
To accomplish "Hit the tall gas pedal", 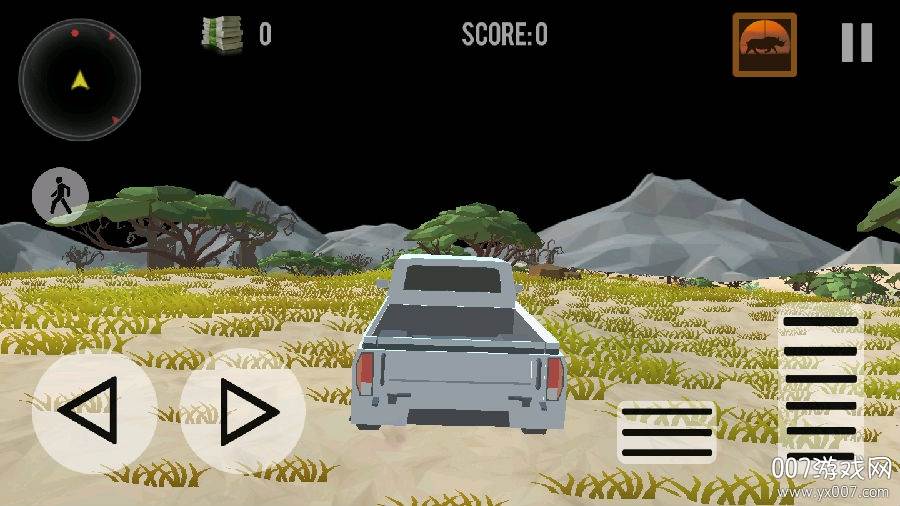I will [820, 392].
